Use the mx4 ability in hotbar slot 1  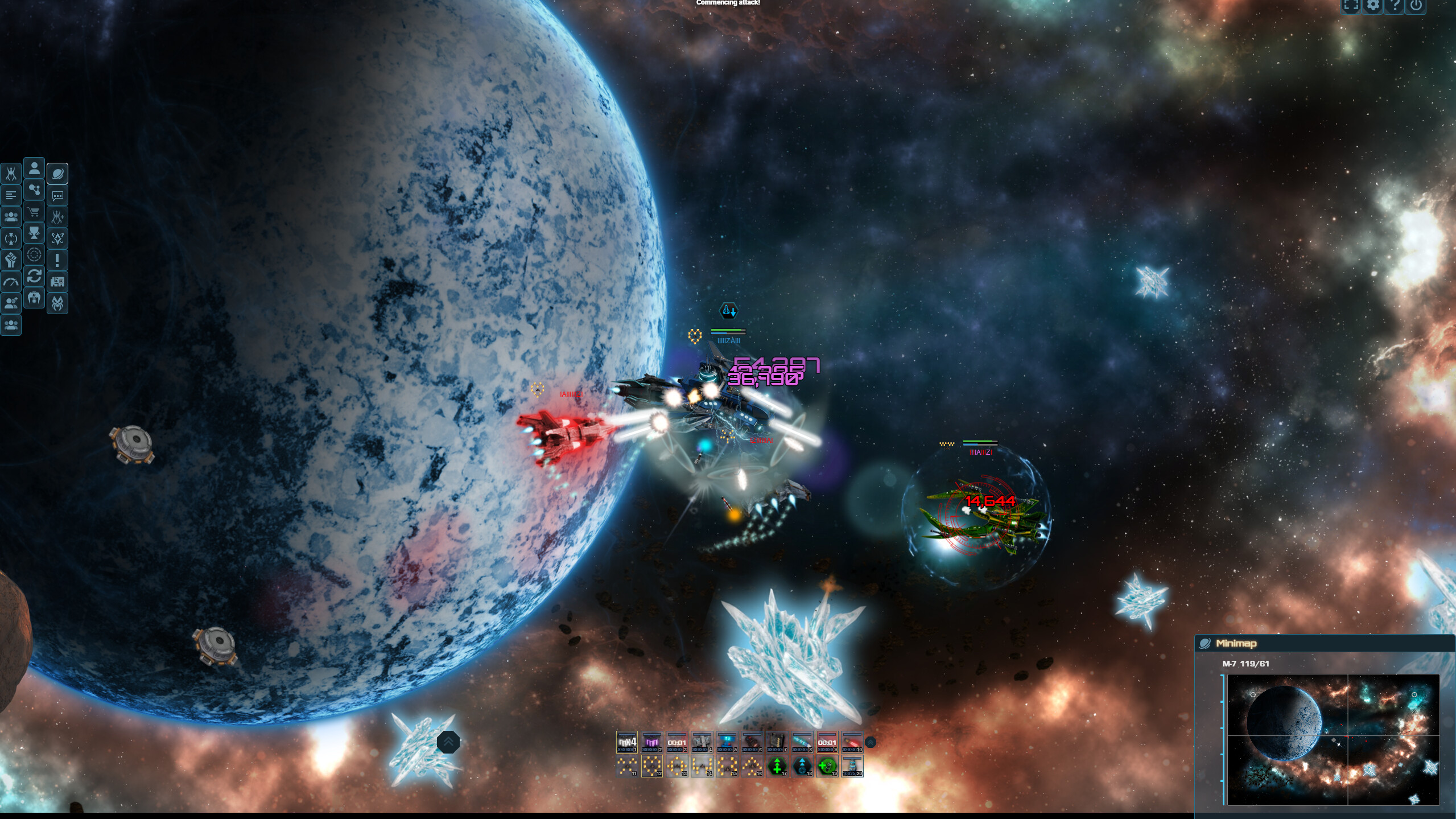[627, 742]
